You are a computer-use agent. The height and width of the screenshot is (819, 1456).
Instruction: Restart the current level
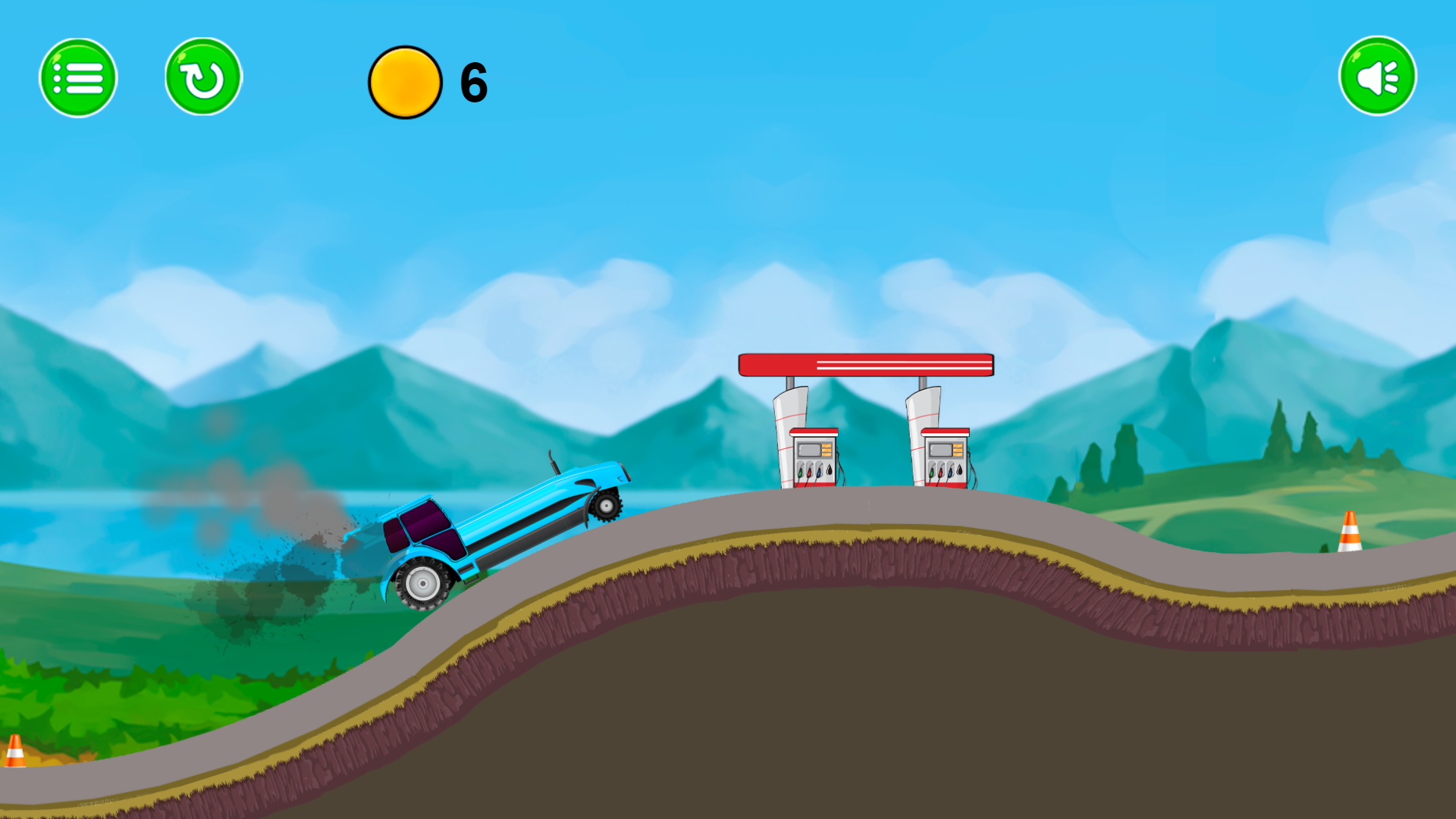pyautogui.click(x=201, y=77)
